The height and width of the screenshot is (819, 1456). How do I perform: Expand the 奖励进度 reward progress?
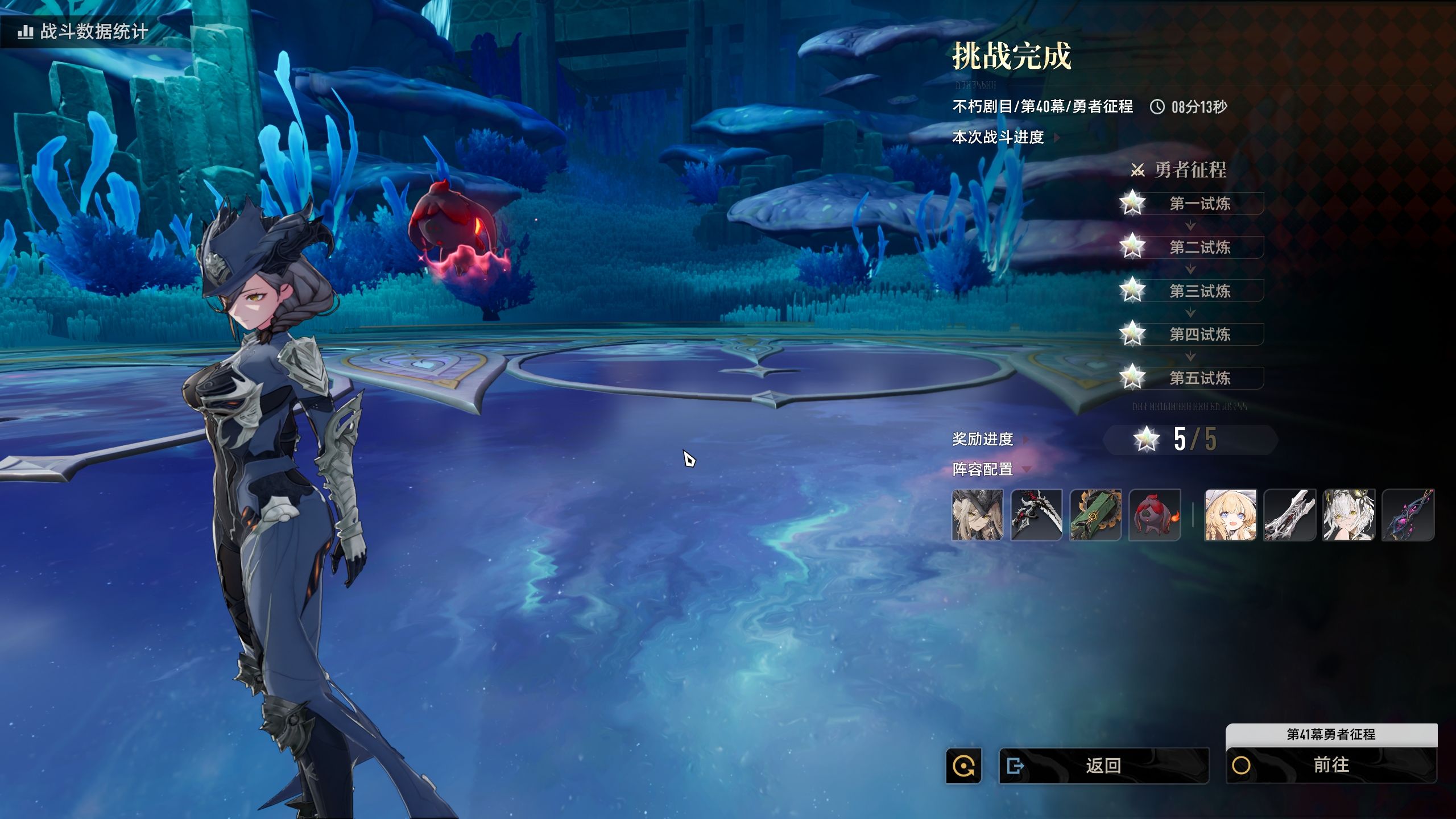pos(990,439)
